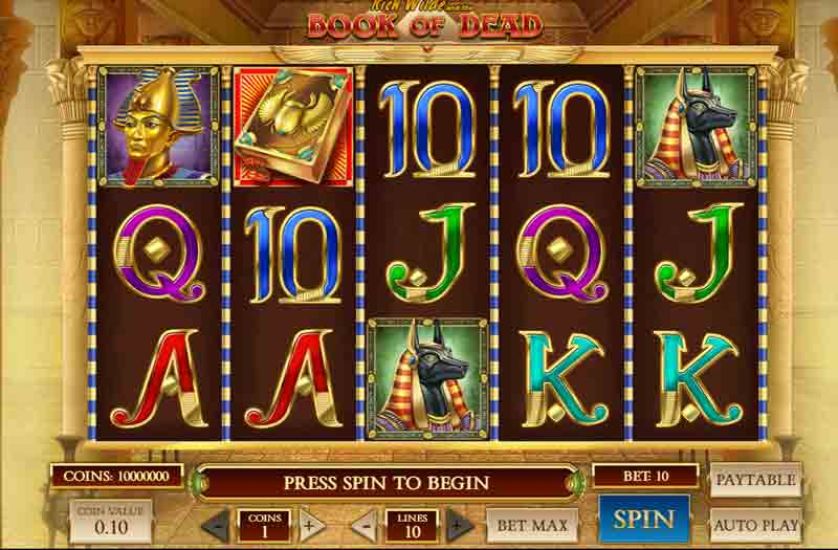The width and height of the screenshot is (838, 550).
Task: Change the COIN VALUE setting
Action: coord(111,522)
